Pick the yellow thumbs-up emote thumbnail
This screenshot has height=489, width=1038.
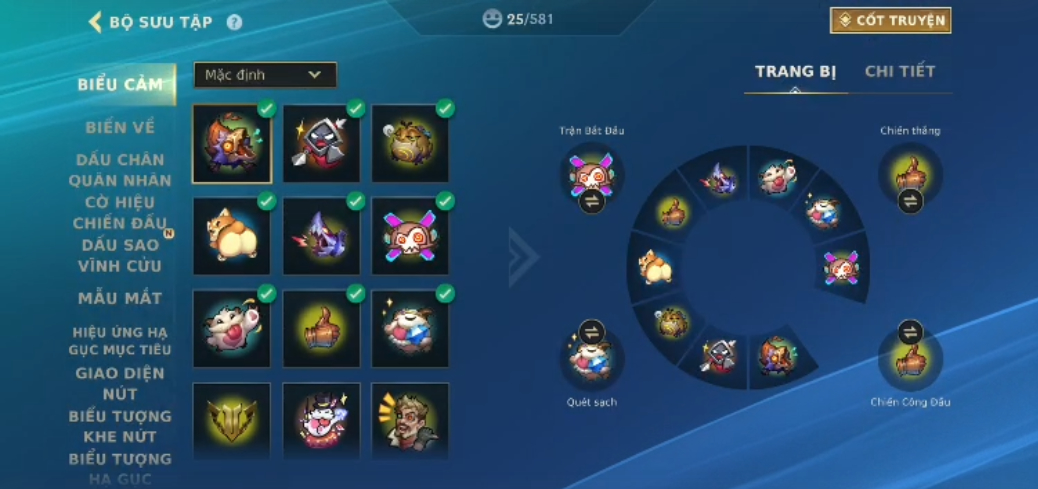click(322, 329)
